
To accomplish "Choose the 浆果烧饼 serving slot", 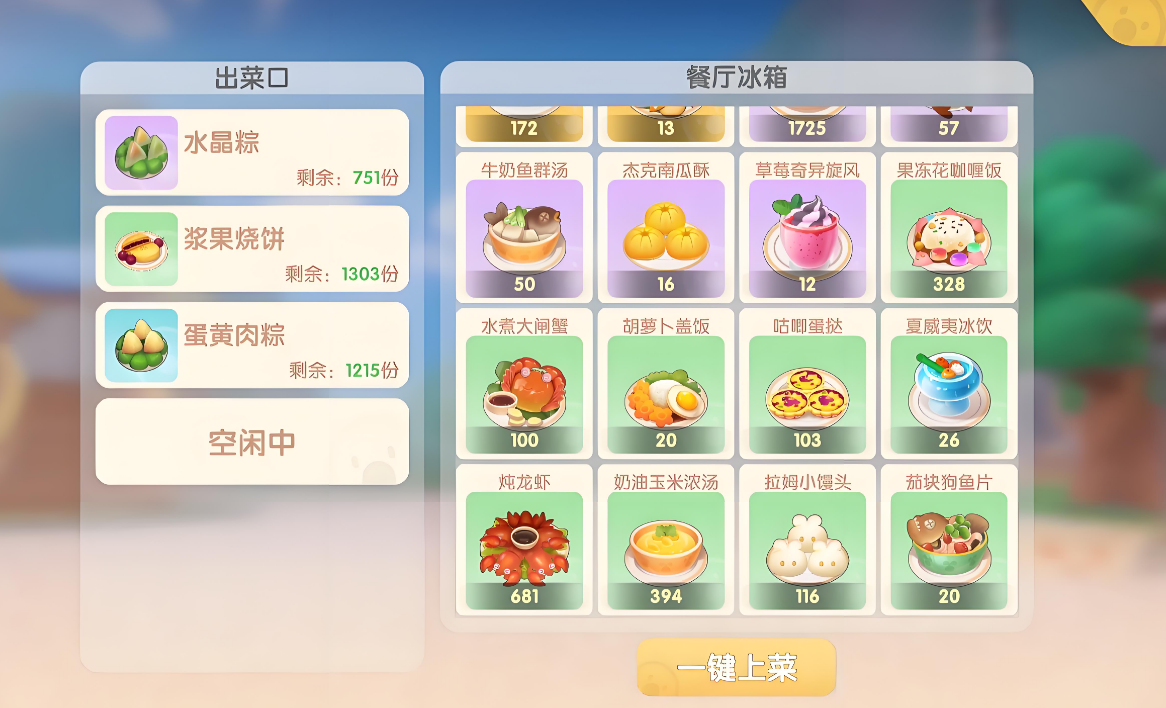I will [x=252, y=248].
